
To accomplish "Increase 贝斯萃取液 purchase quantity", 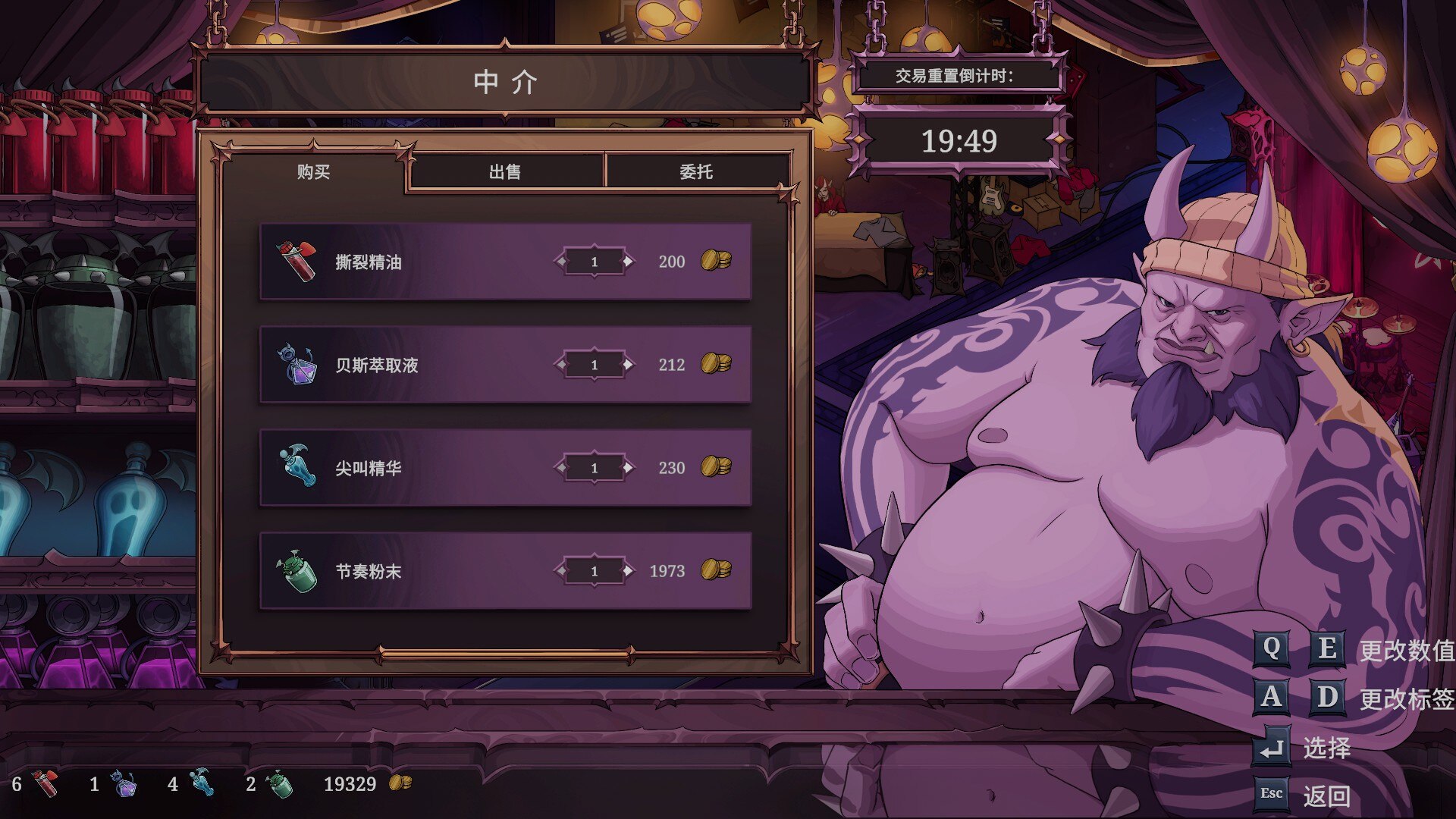I will [x=629, y=365].
